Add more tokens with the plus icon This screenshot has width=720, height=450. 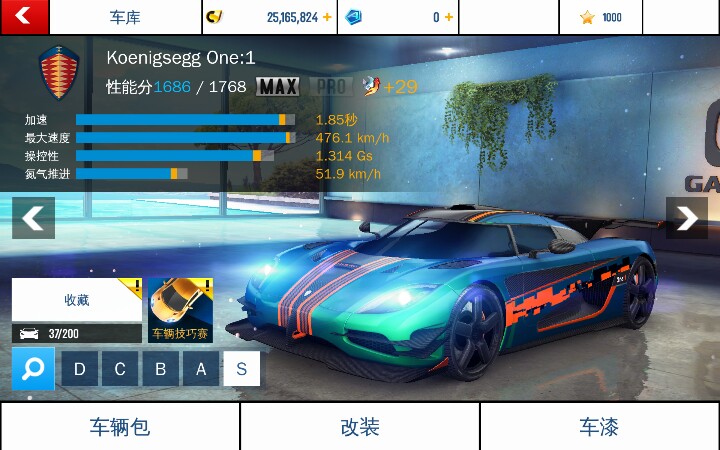448,17
